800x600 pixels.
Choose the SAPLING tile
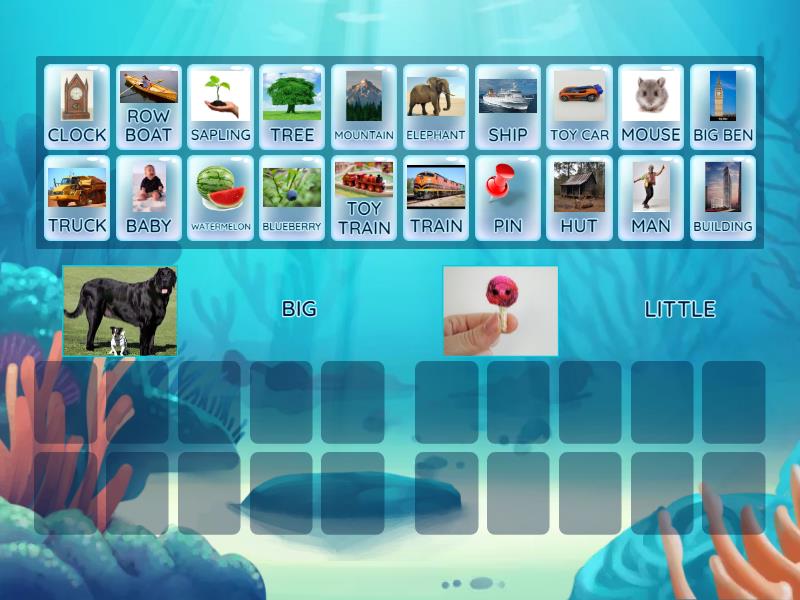[220, 107]
